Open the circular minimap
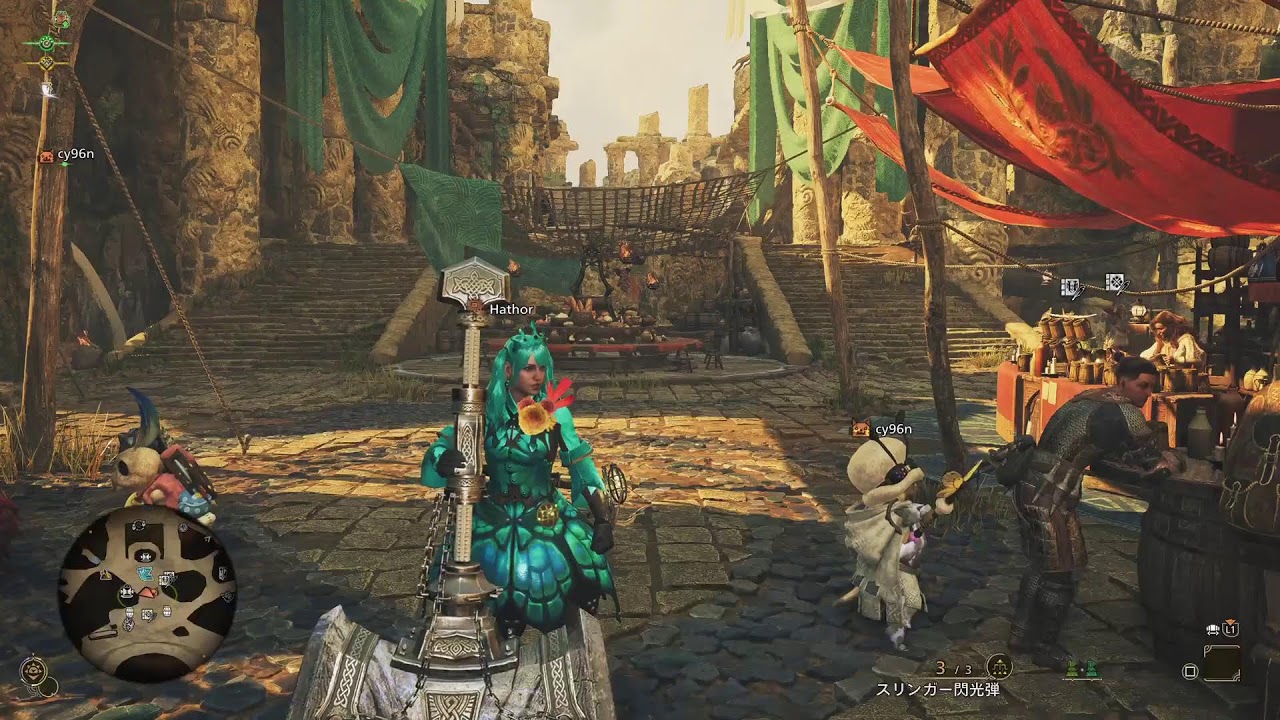The width and height of the screenshot is (1280, 720). (x=147, y=592)
